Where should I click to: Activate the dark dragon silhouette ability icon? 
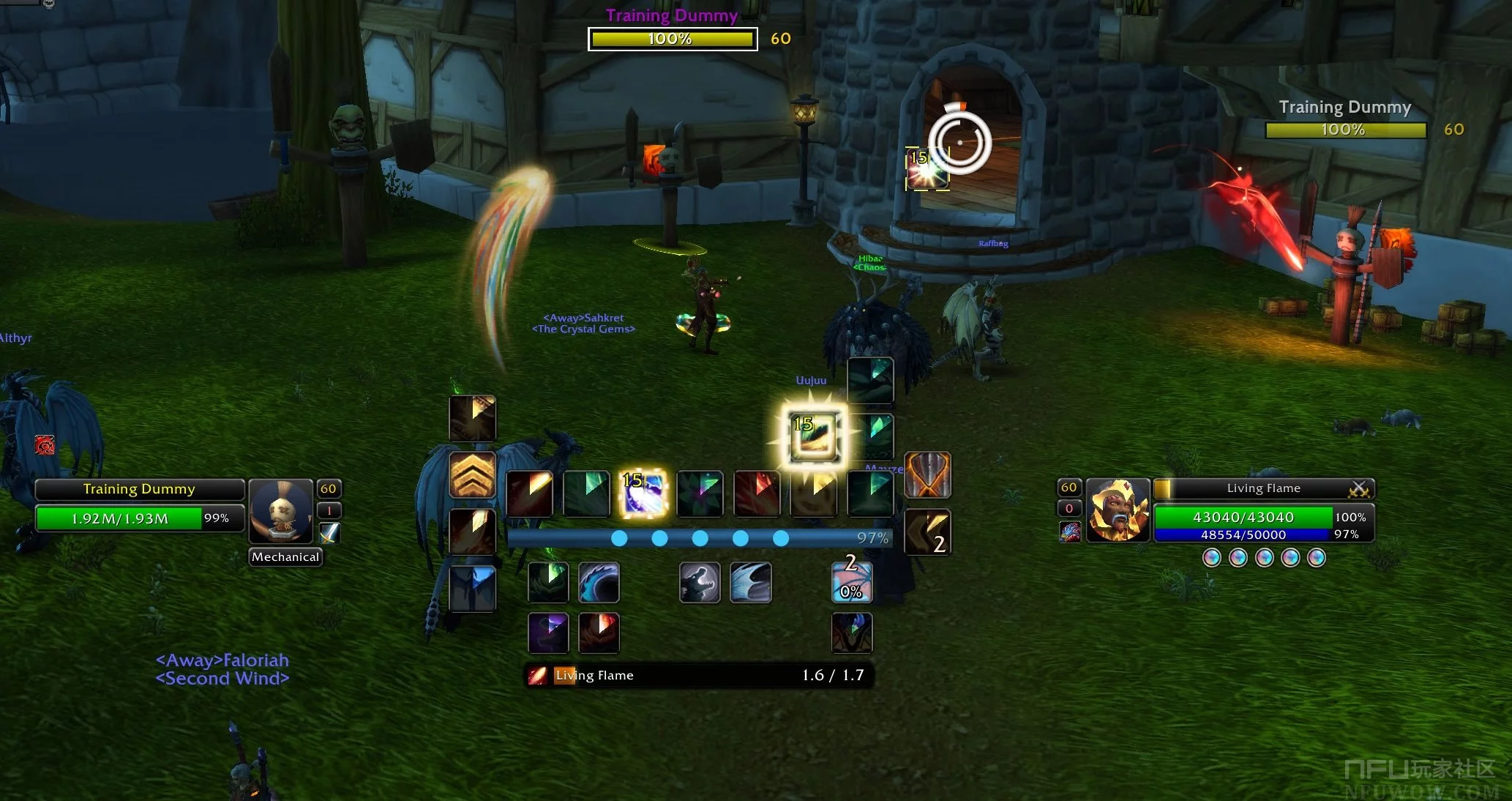coord(852,633)
